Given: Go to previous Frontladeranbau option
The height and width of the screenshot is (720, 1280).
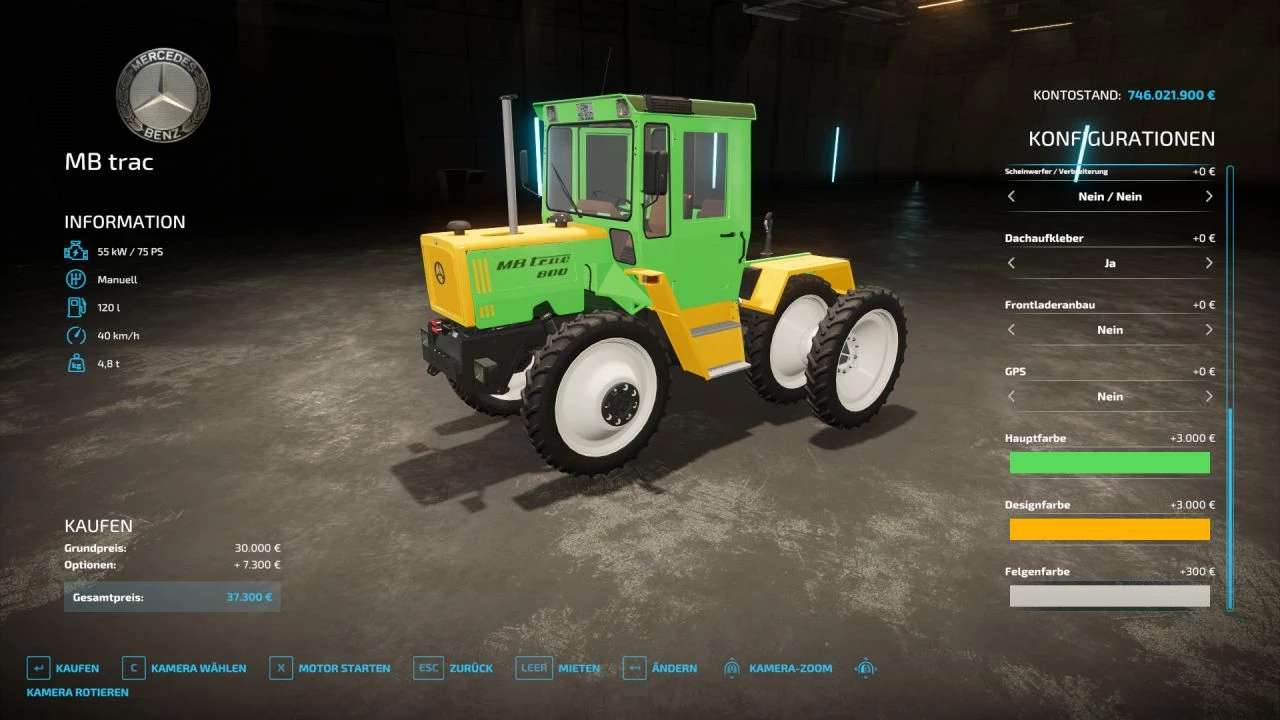Looking at the screenshot, I should tap(1011, 330).
